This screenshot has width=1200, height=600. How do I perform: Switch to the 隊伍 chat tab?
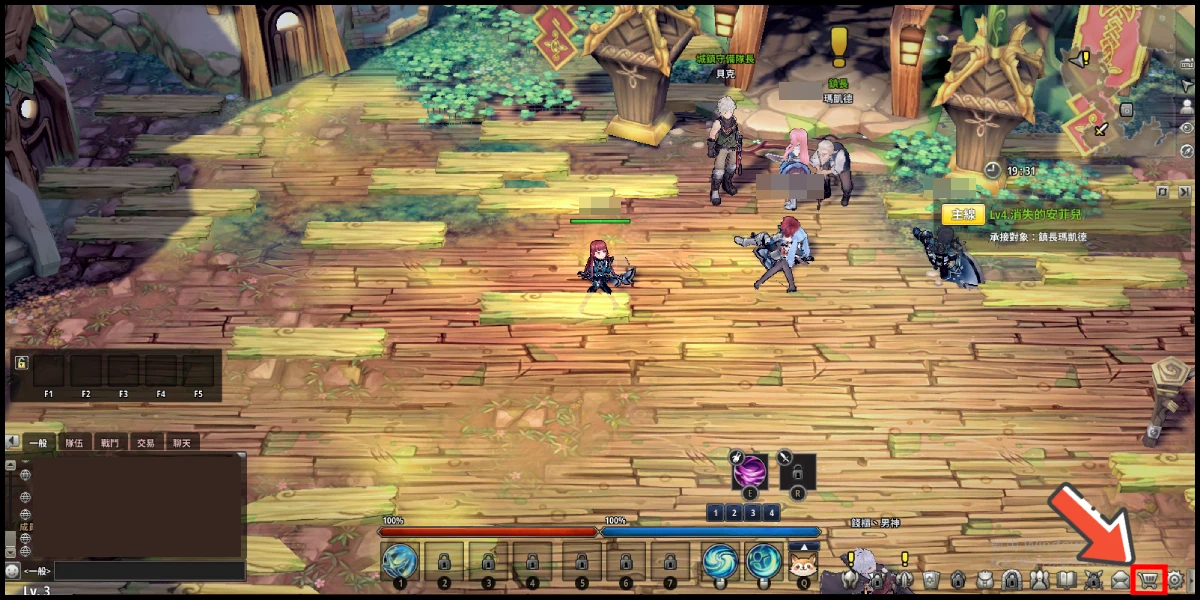coord(74,442)
